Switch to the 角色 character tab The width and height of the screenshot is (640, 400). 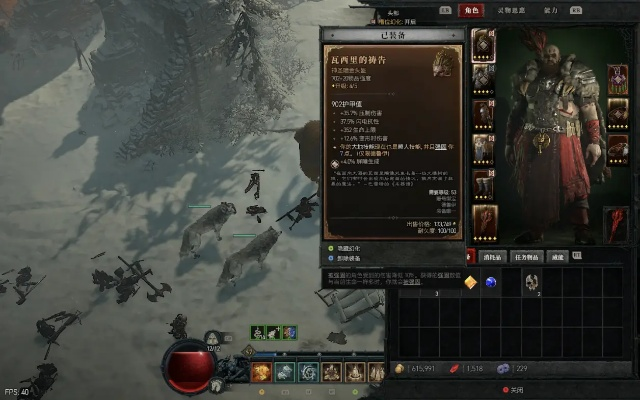pyautogui.click(x=471, y=10)
